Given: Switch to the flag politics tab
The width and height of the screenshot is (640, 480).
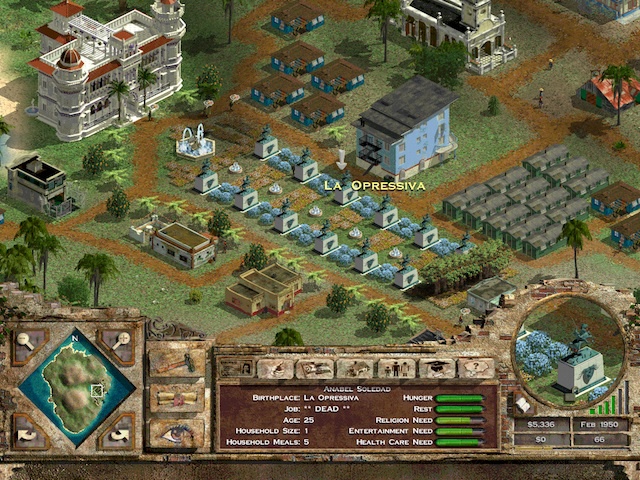Looking at the screenshot, I should (x=315, y=368).
